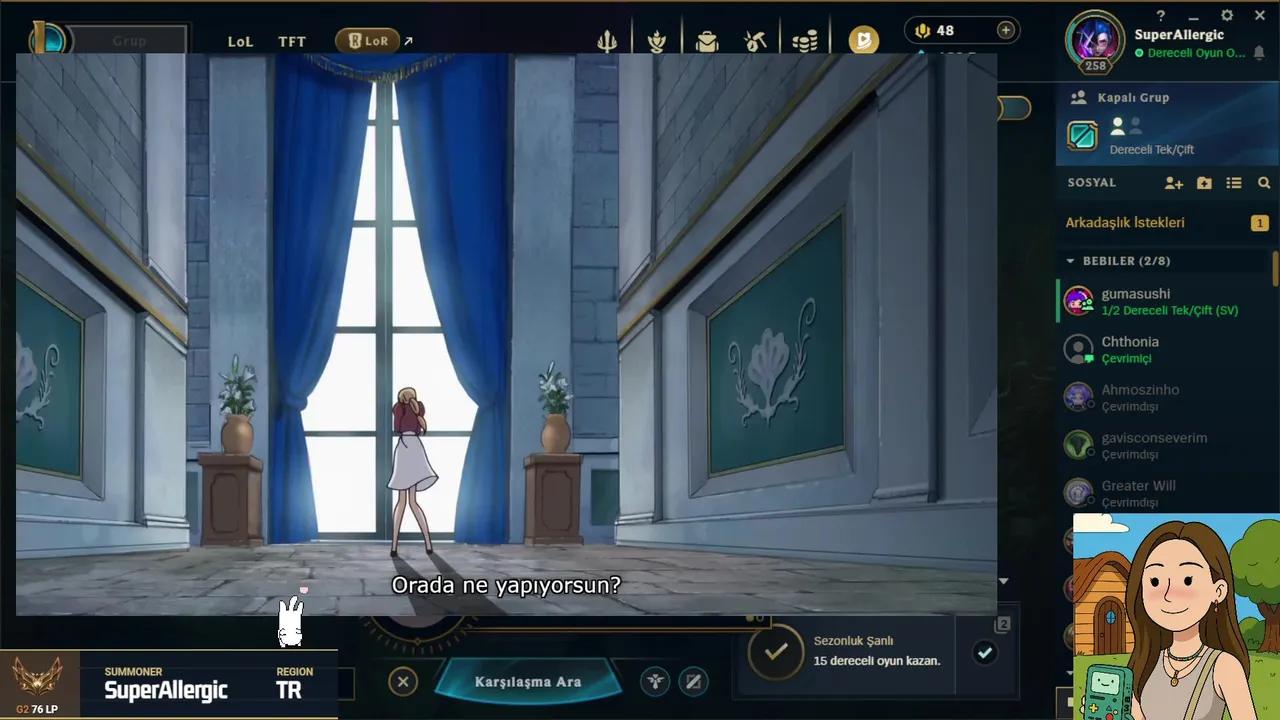The width and height of the screenshot is (1280, 720).
Task: Toggle the Sezonluk Şanlı mission tracking checkmark
Action: tap(985, 653)
